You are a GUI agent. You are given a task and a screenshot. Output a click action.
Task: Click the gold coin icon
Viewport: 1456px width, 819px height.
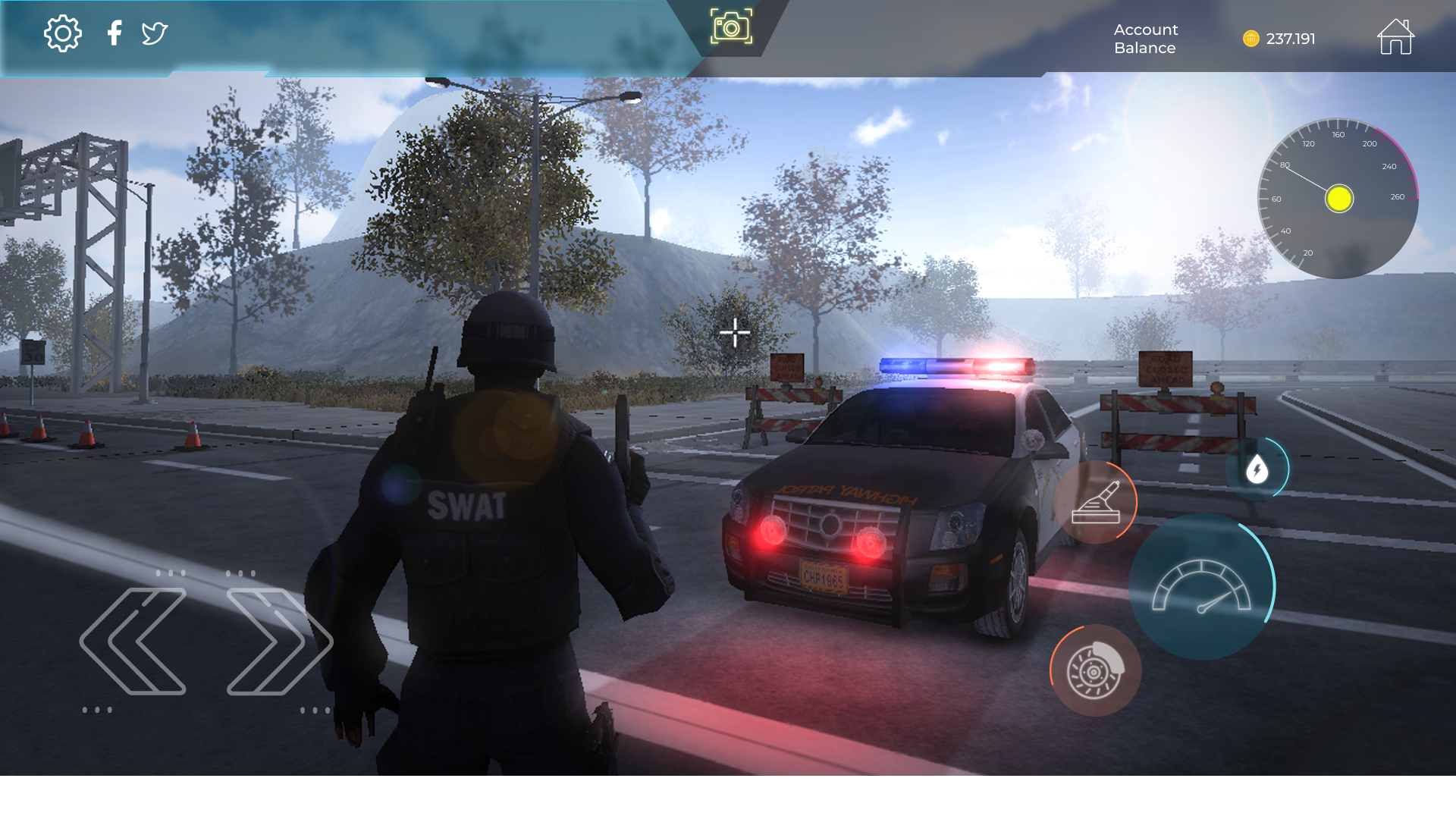(1250, 38)
